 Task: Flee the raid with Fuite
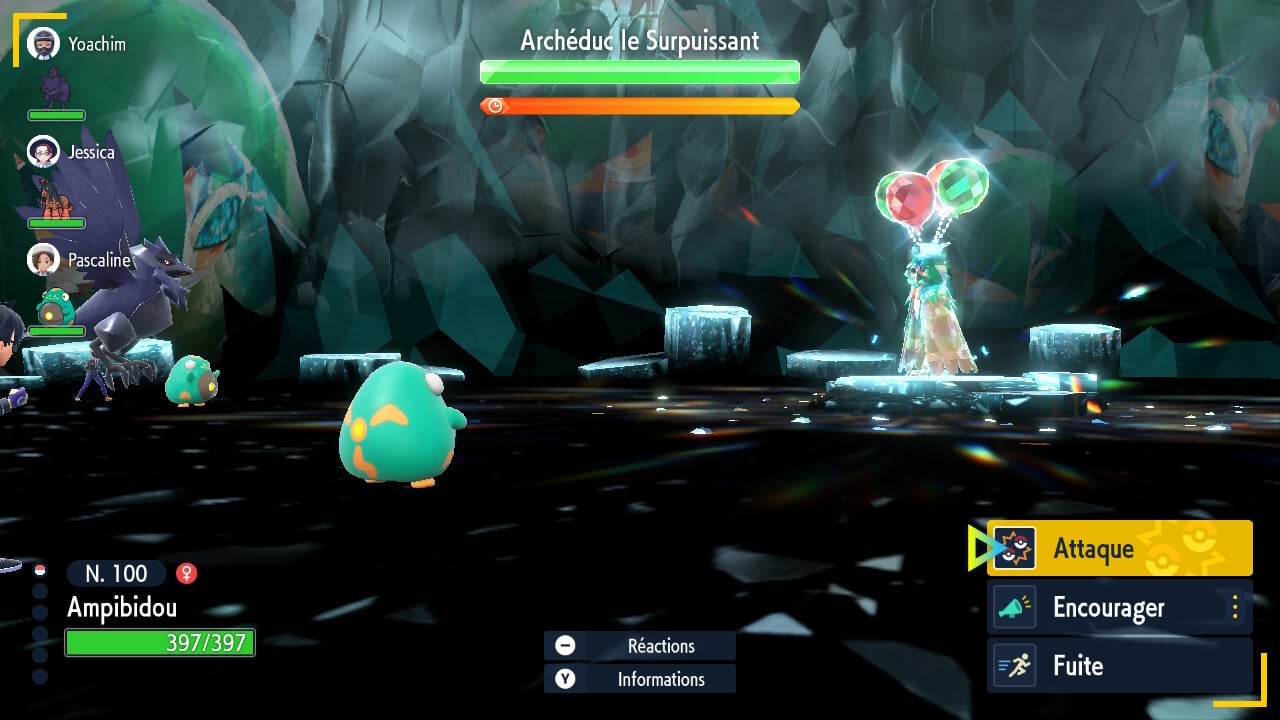1118,666
